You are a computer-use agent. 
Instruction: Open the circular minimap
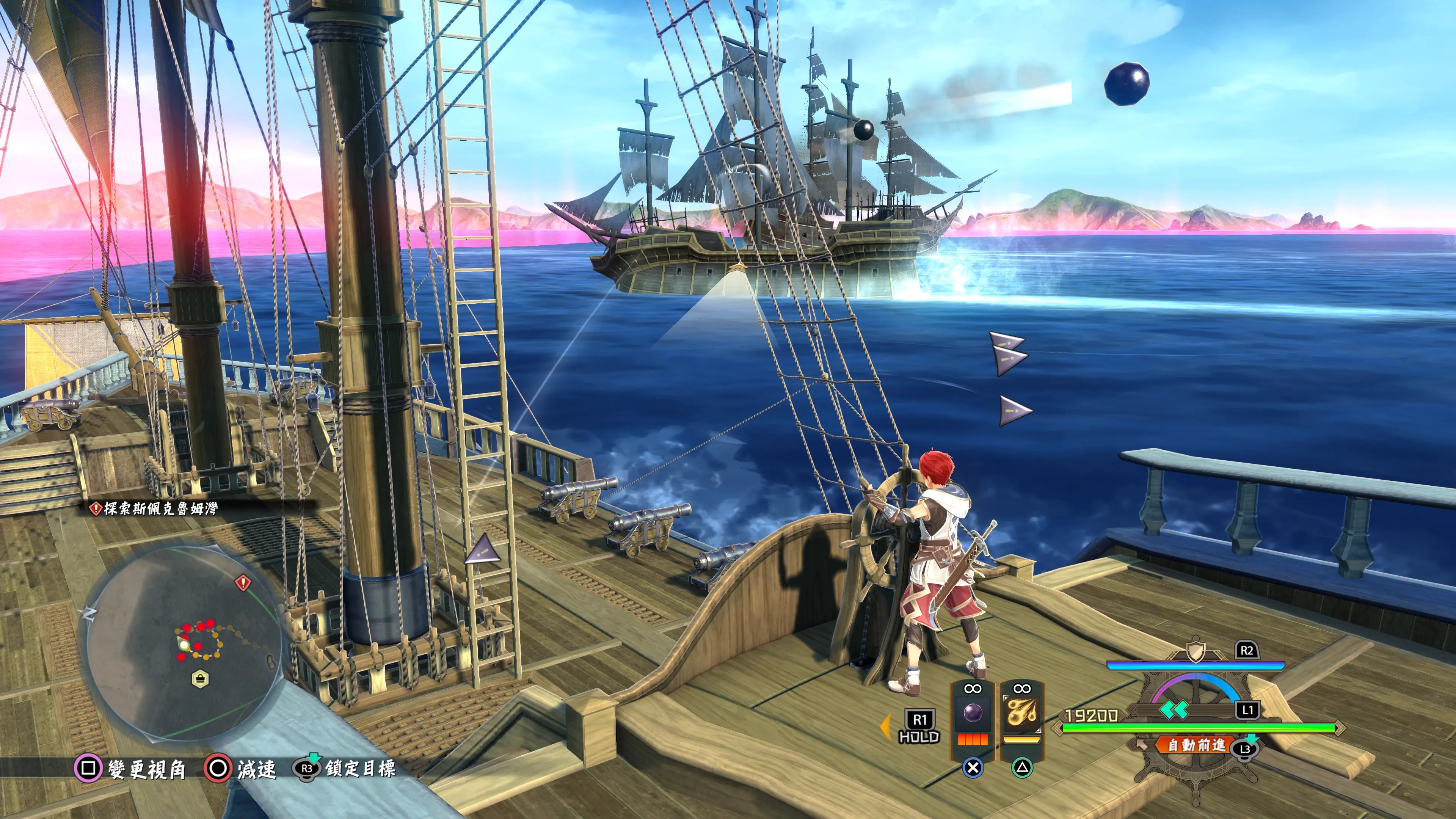(x=184, y=642)
